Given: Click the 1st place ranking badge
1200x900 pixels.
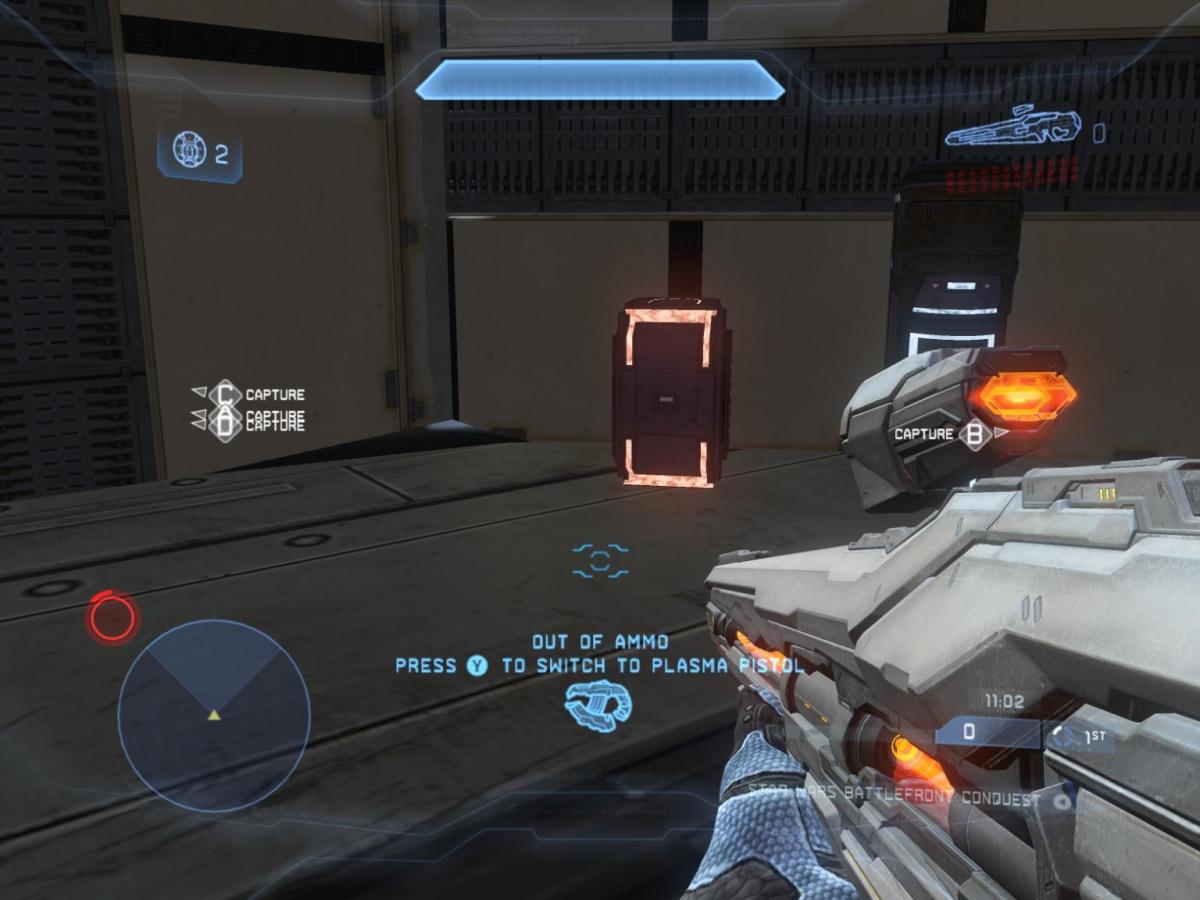Looking at the screenshot, I should pos(1078,736).
